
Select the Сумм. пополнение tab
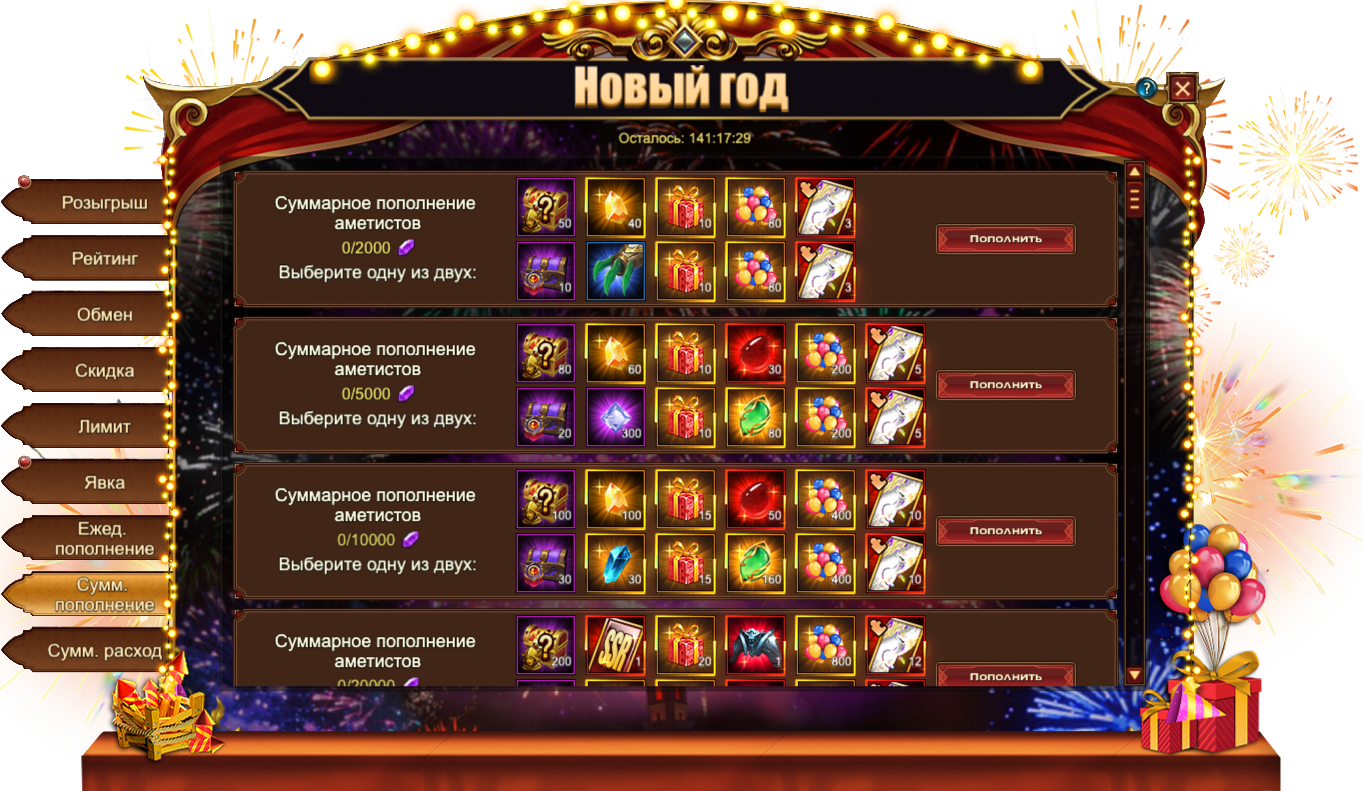point(100,595)
